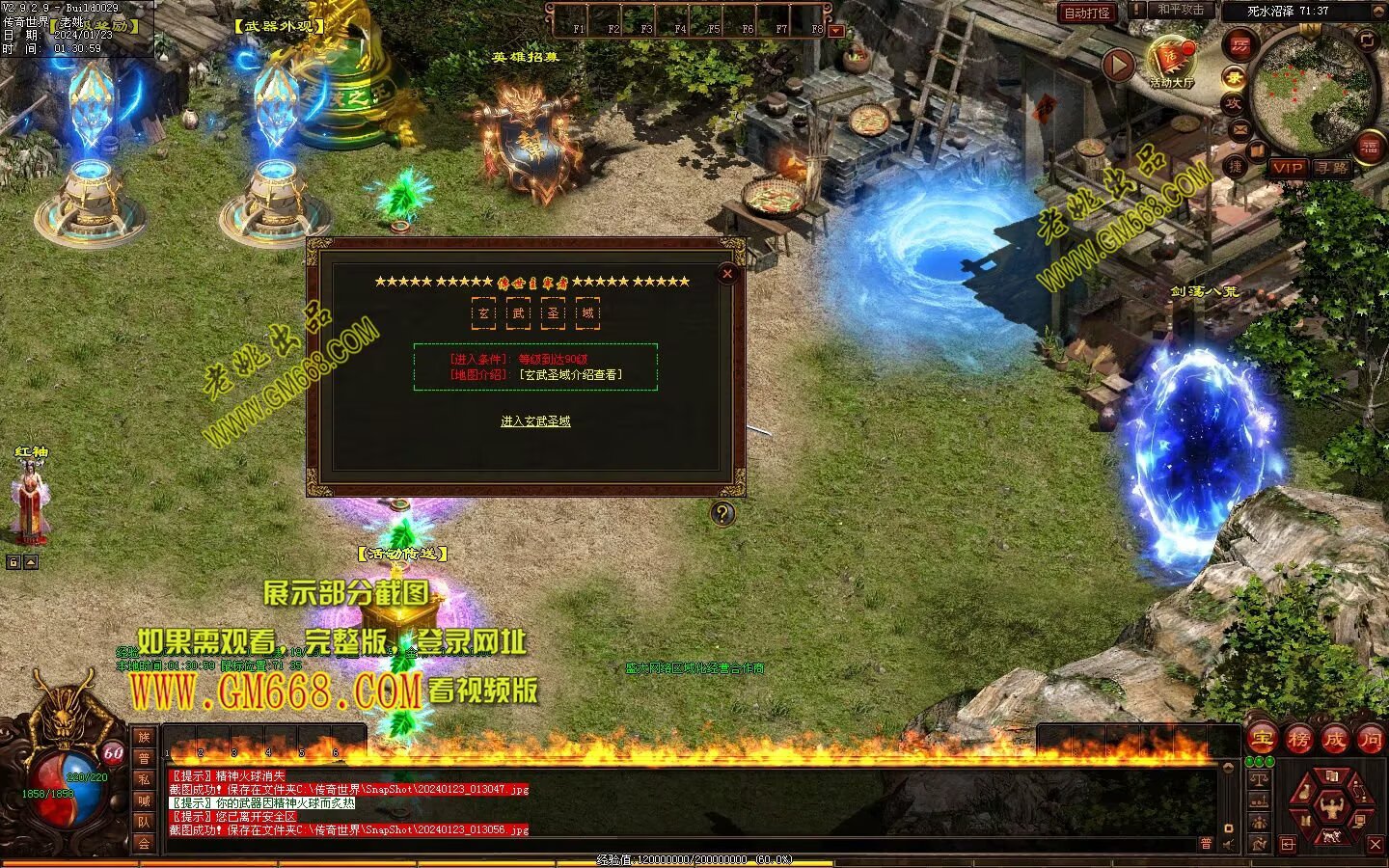Change the 和平攻击 attack mode

1181,10
